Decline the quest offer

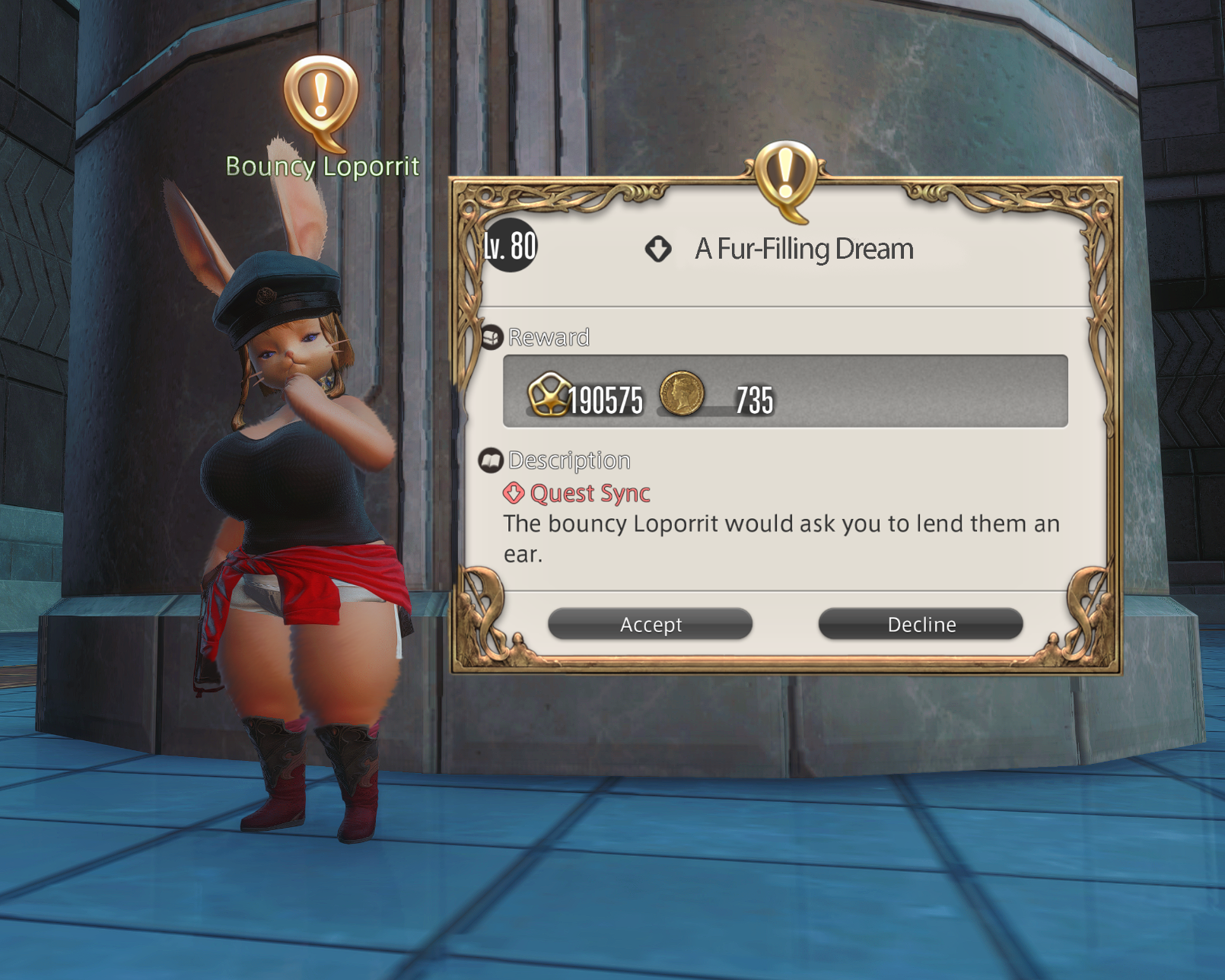(921, 624)
